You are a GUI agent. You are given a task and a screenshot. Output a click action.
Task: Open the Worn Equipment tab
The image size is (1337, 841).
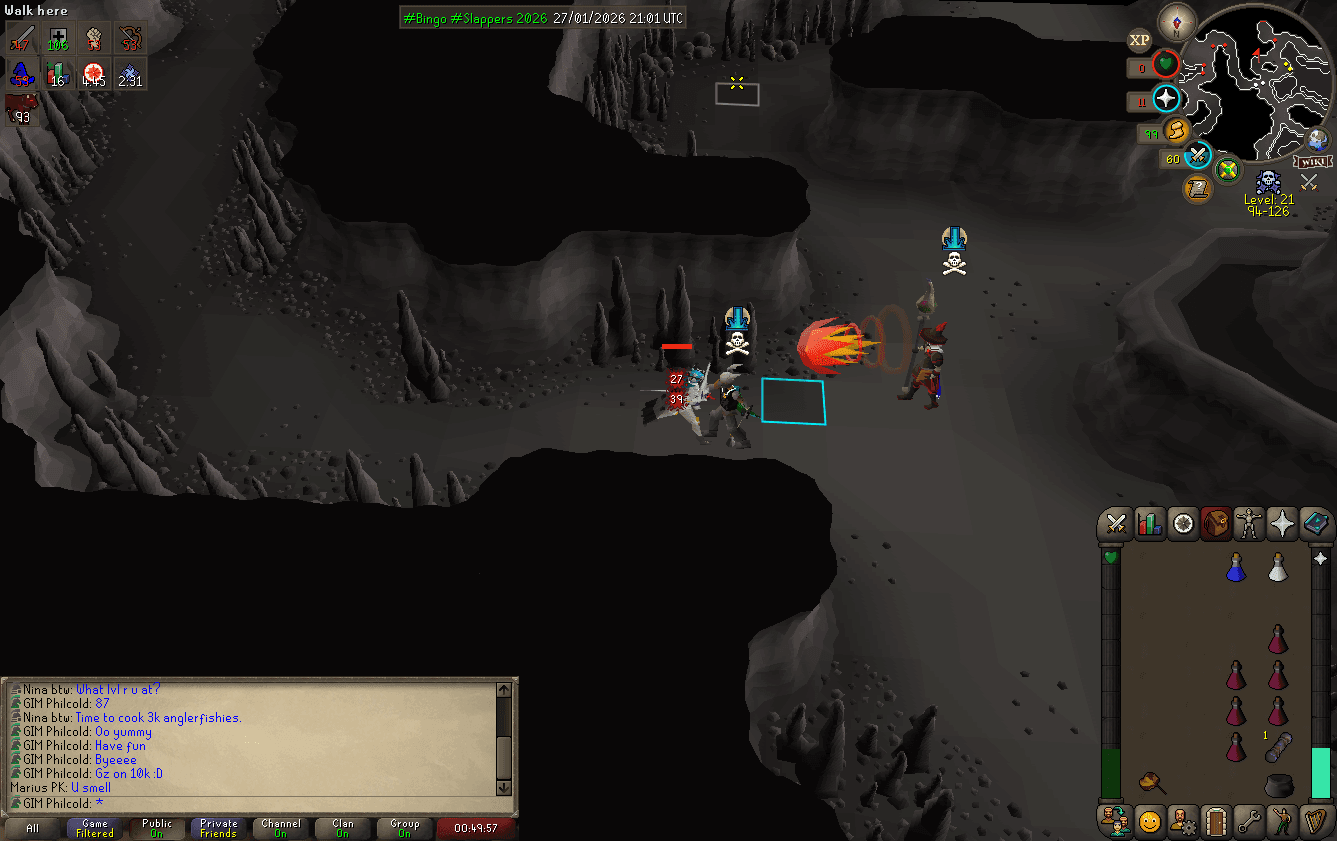[1249, 524]
